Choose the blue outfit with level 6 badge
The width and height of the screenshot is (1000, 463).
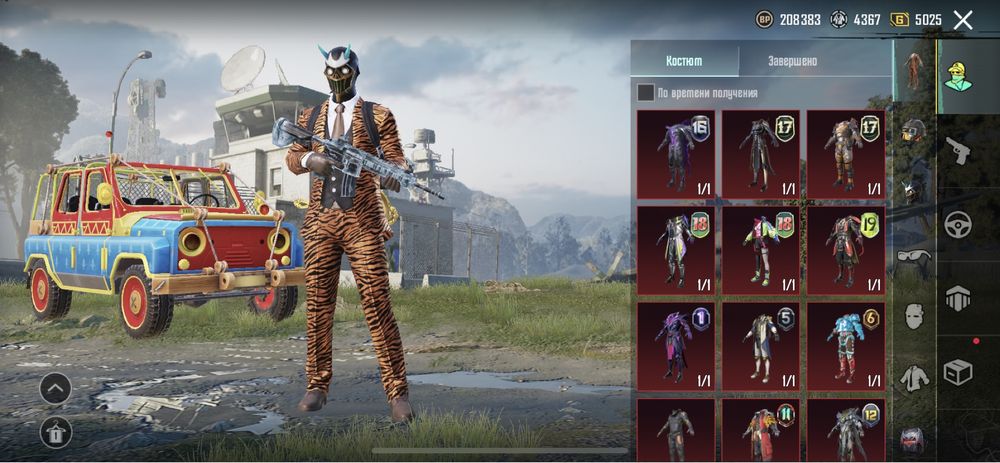[x=845, y=345]
